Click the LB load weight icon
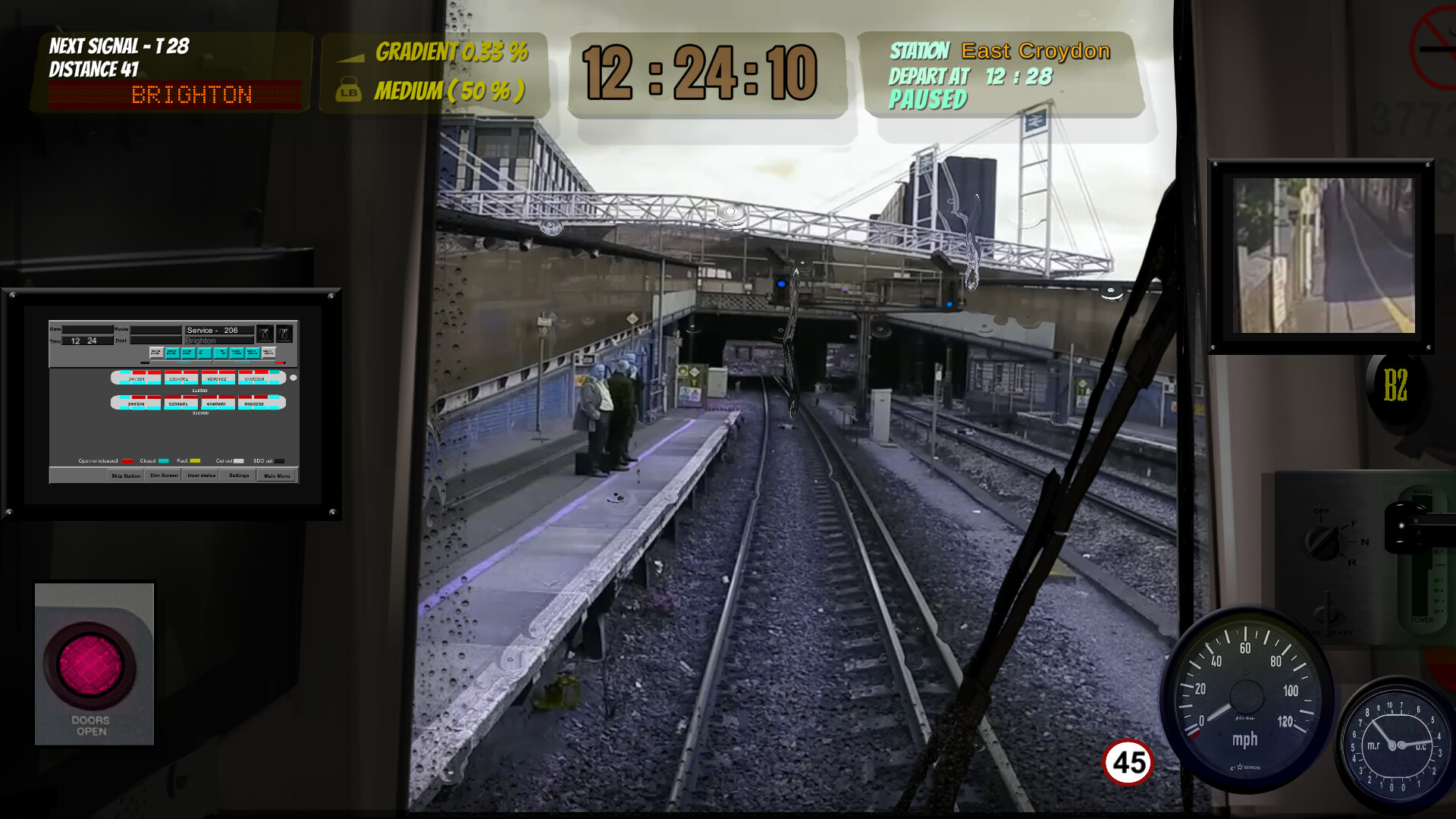Screen dimensions: 1456x819 348,90
